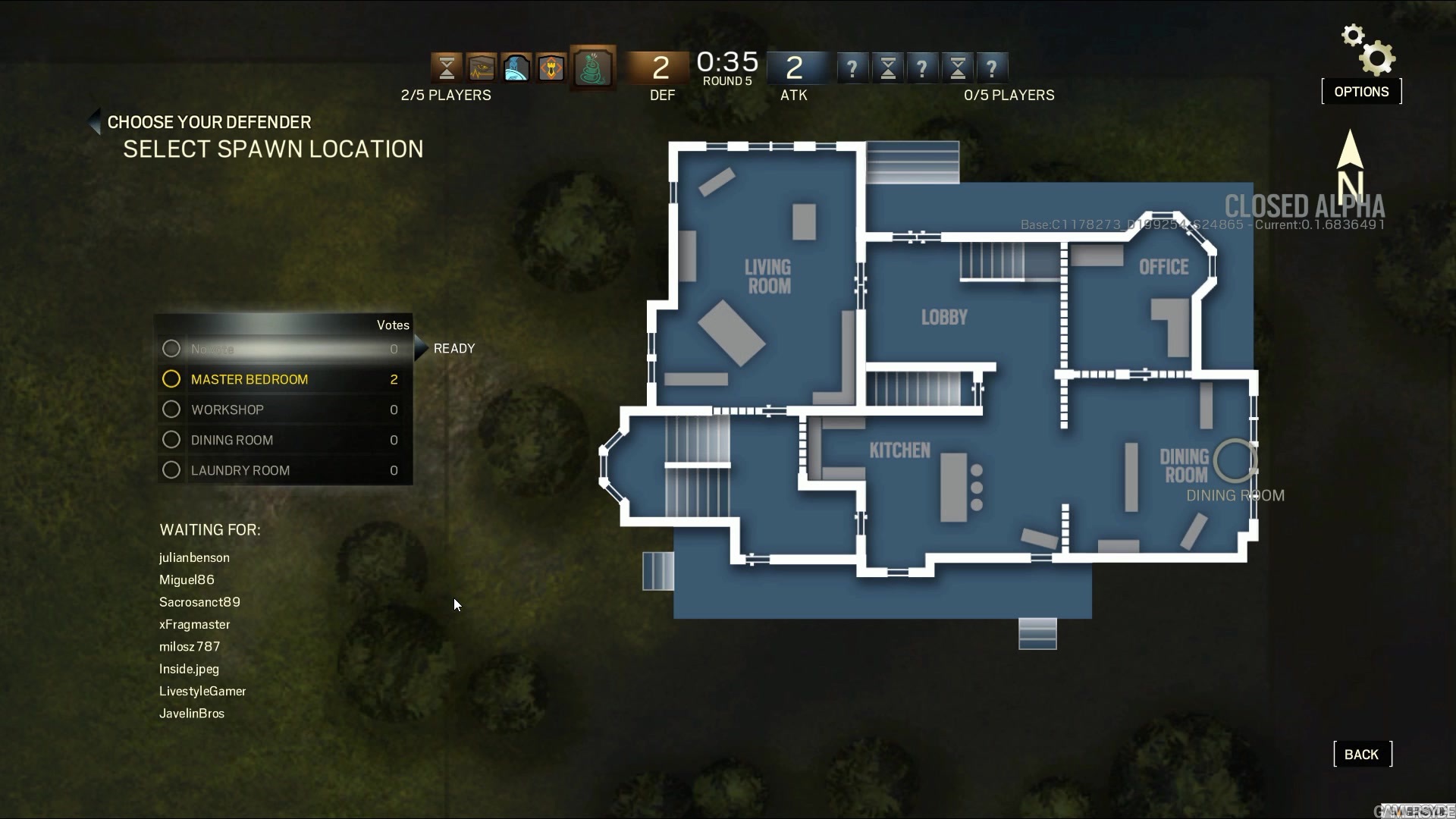Pick Laundry Room spawn option

(x=240, y=470)
